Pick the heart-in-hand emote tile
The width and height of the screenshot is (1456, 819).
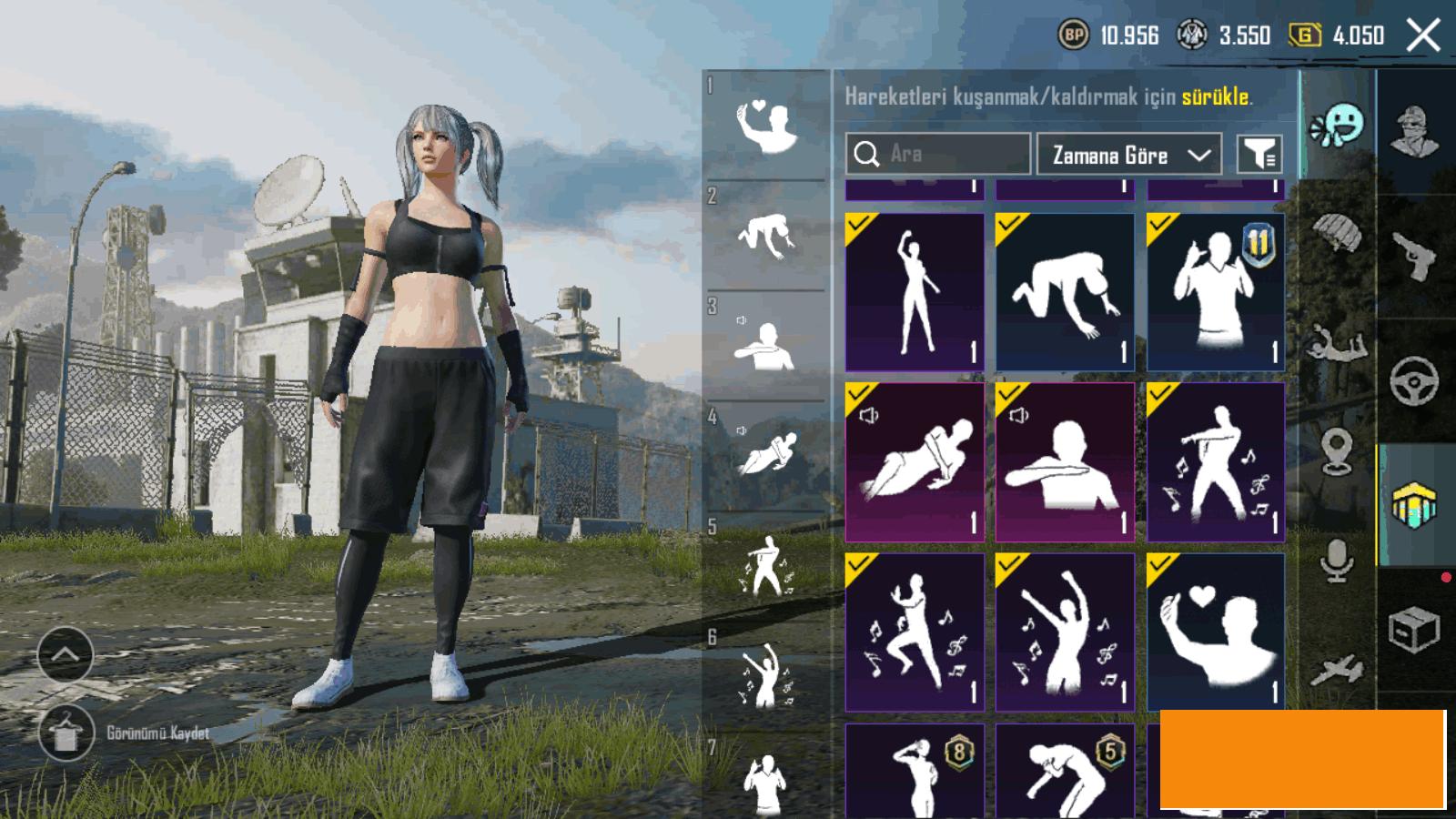(x=1216, y=632)
